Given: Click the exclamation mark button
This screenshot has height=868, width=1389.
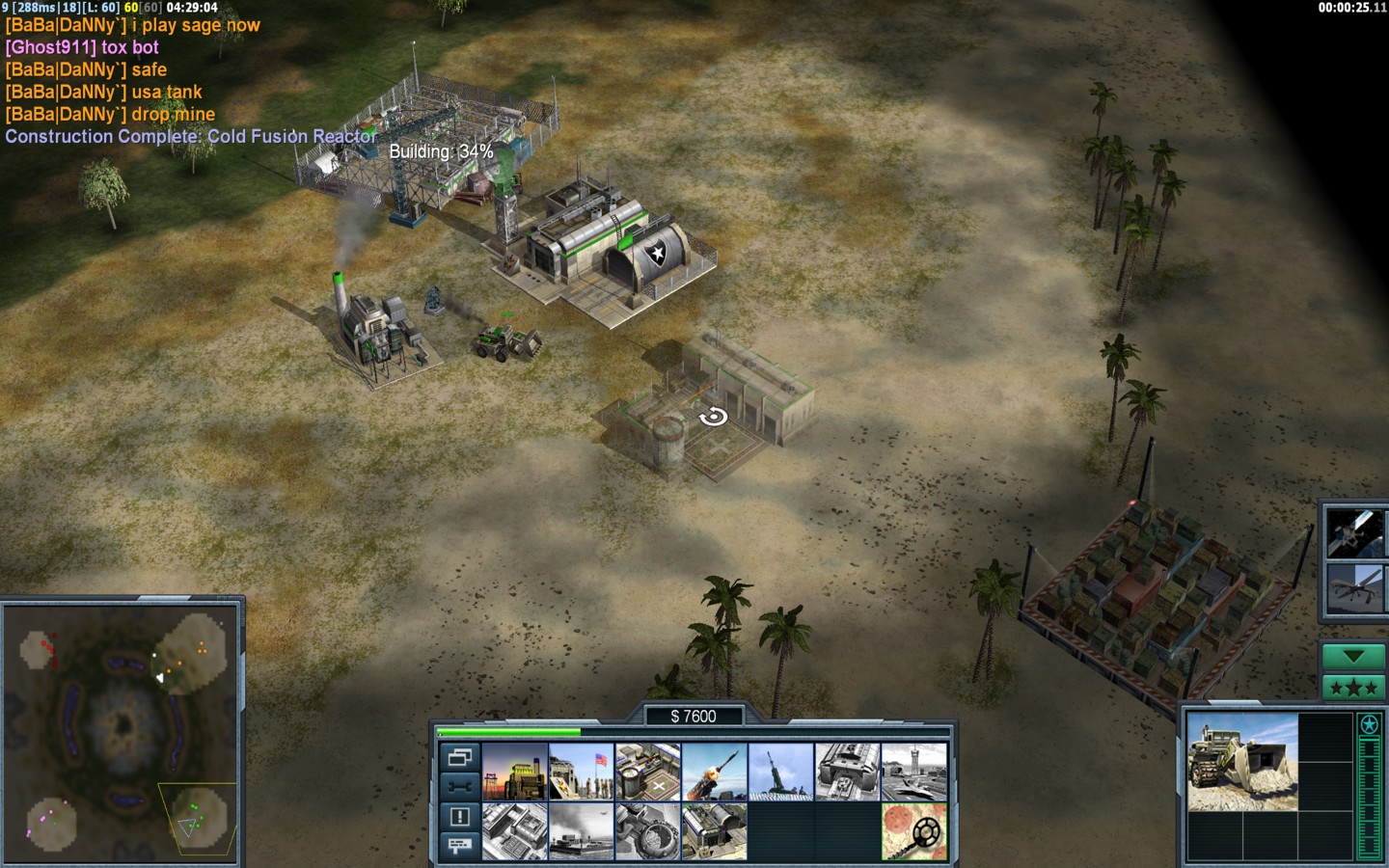Looking at the screenshot, I should pyautogui.click(x=459, y=817).
